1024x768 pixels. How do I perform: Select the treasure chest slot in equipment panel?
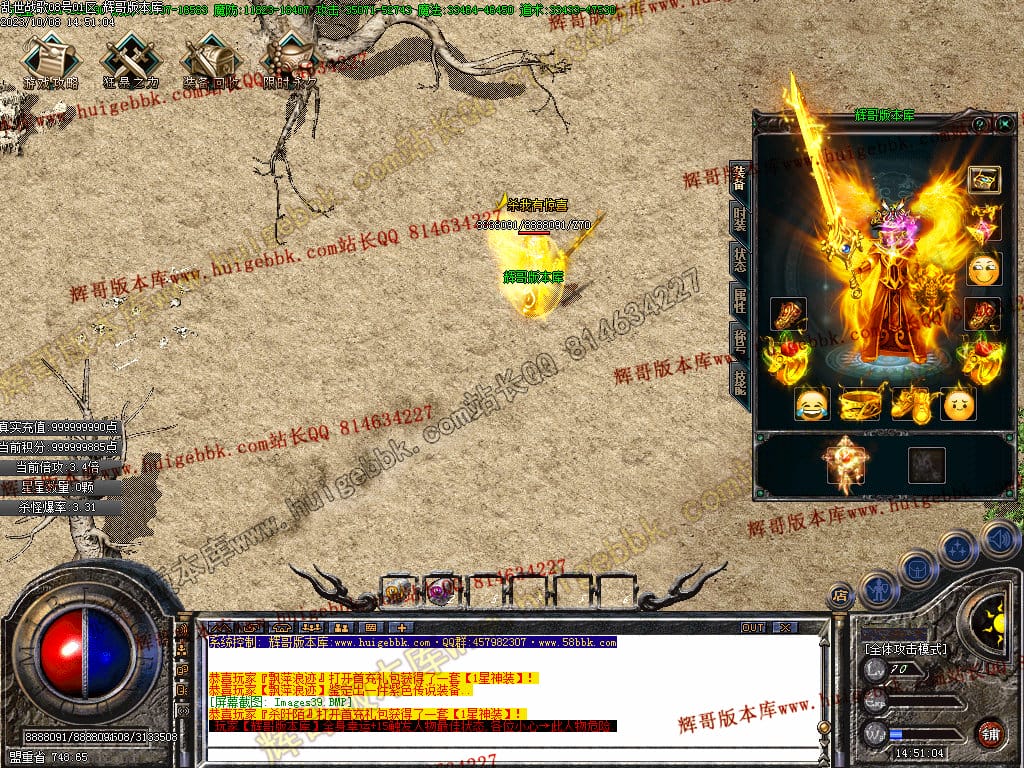click(984, 180)
